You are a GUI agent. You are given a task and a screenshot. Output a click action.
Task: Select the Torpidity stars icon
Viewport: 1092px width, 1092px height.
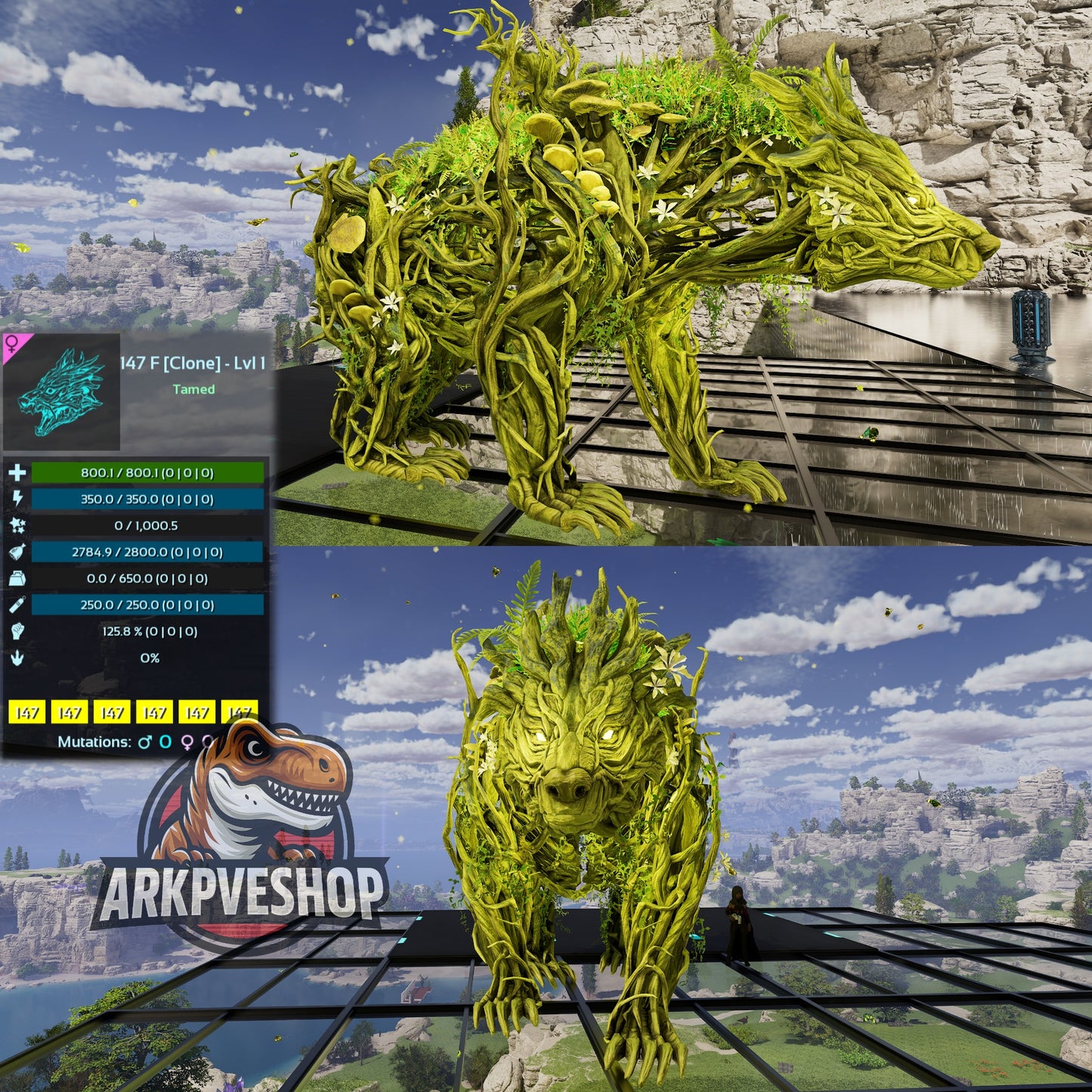coord(18,525)
